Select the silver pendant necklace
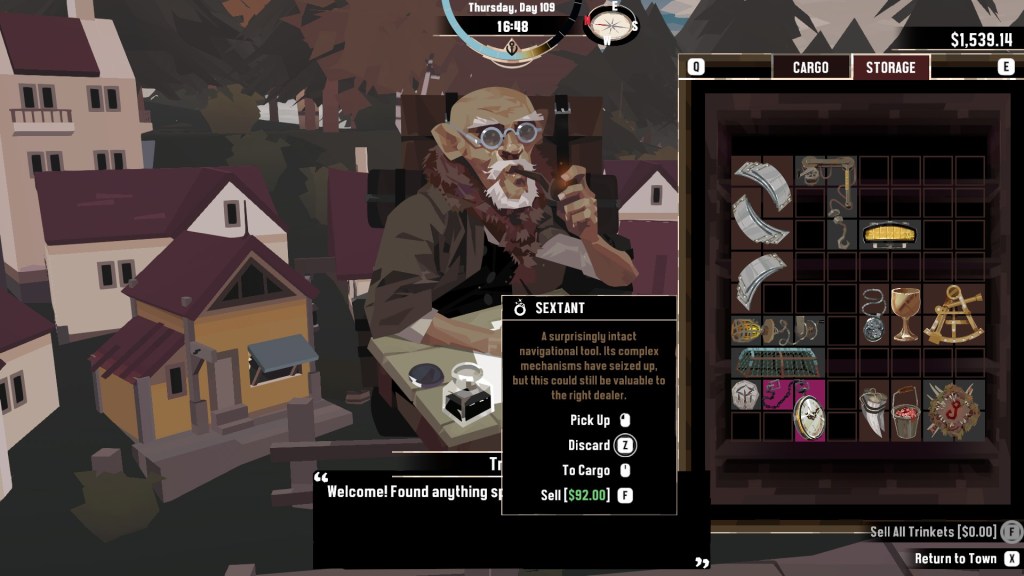 (874, 313)
